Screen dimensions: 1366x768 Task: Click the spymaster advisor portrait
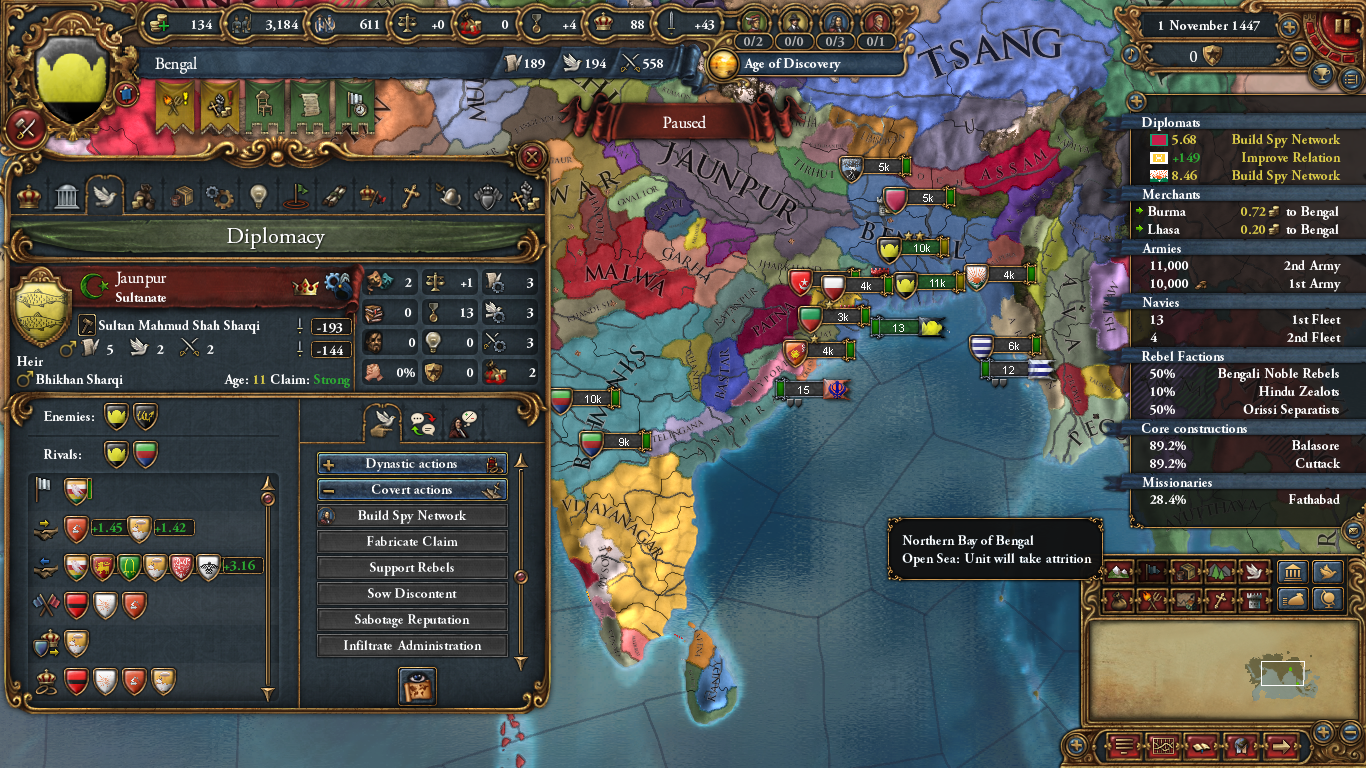click(x=795, y=21)
